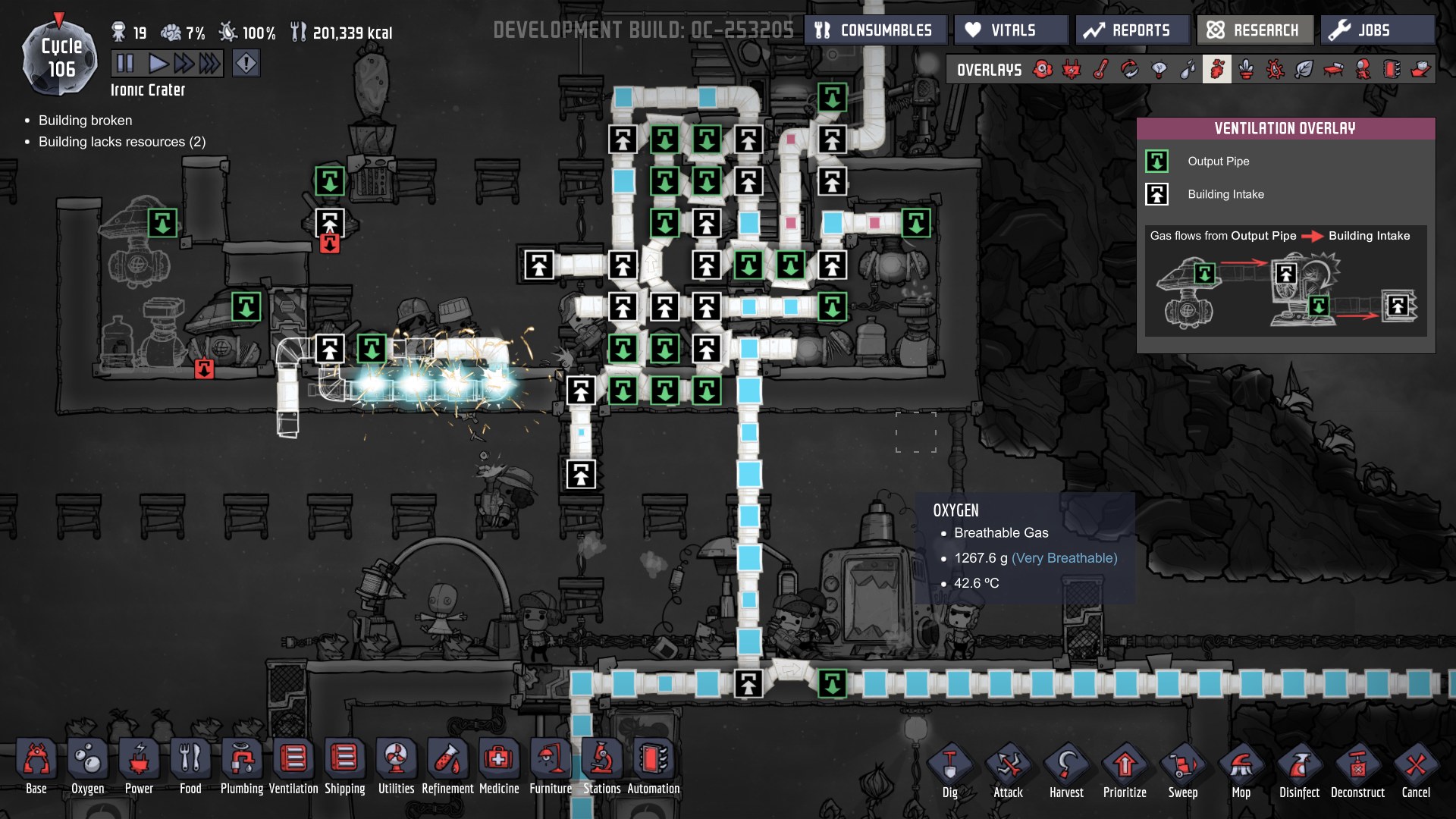Image resolution: width=1456 pixels, height=819 pixels.
Task: Open the Research tab
Action: point(1255,30)
